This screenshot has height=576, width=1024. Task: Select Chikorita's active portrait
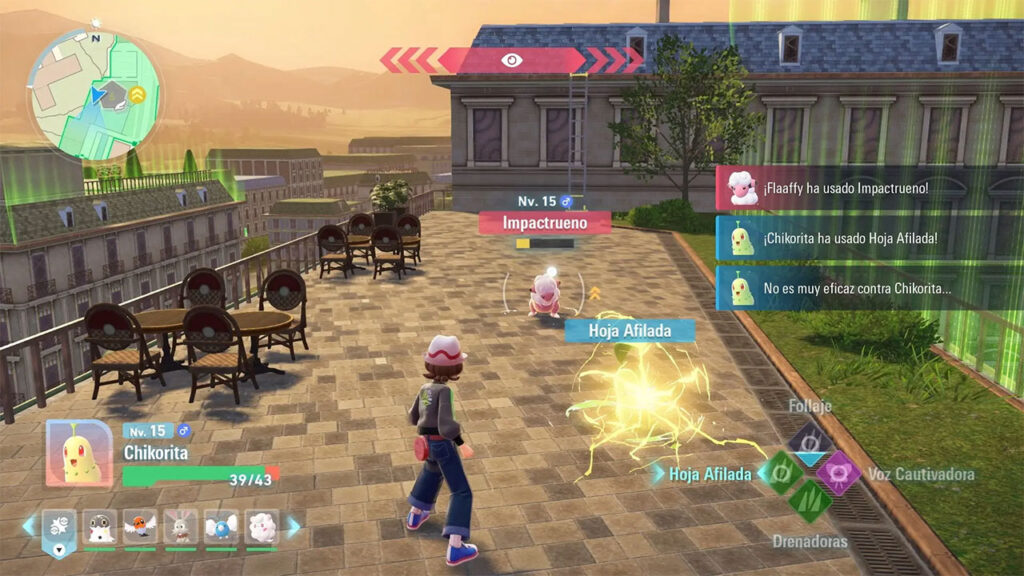(79, 453)
